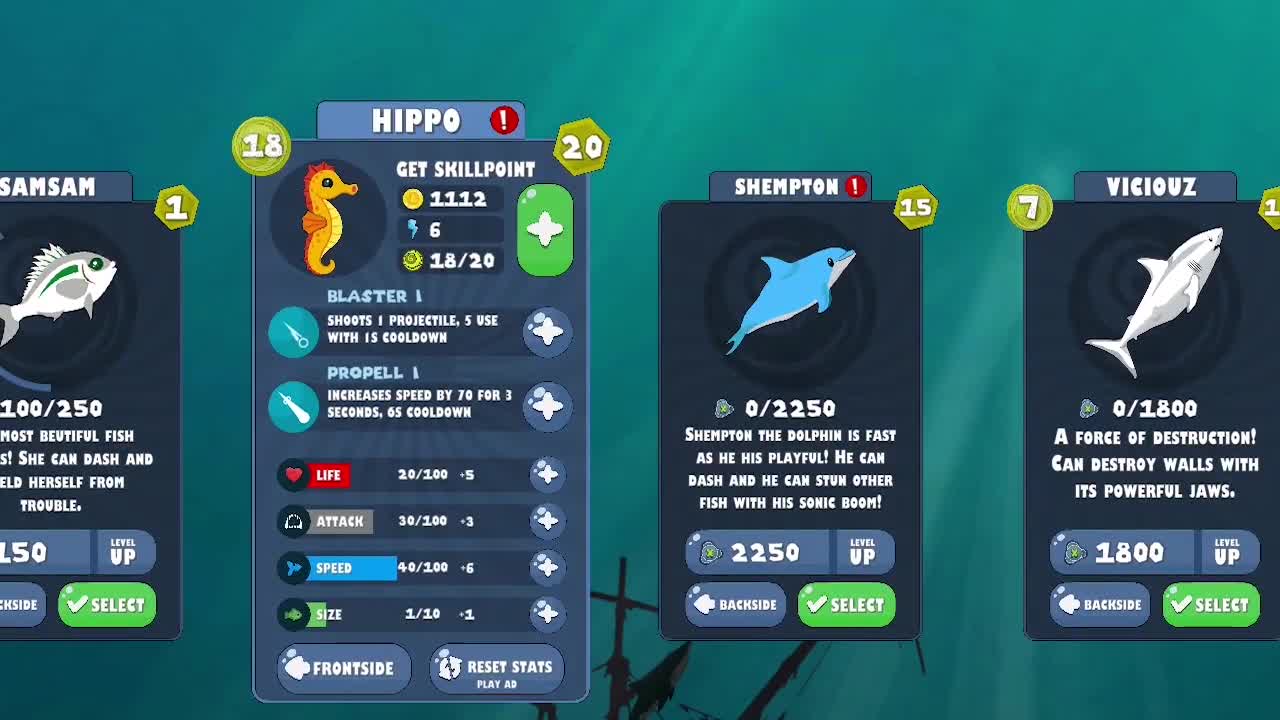The width and height of the screenshot is (1280, 720).
Task: Open RESET STATS by playing an ad
Action: [x=497, y=668]
